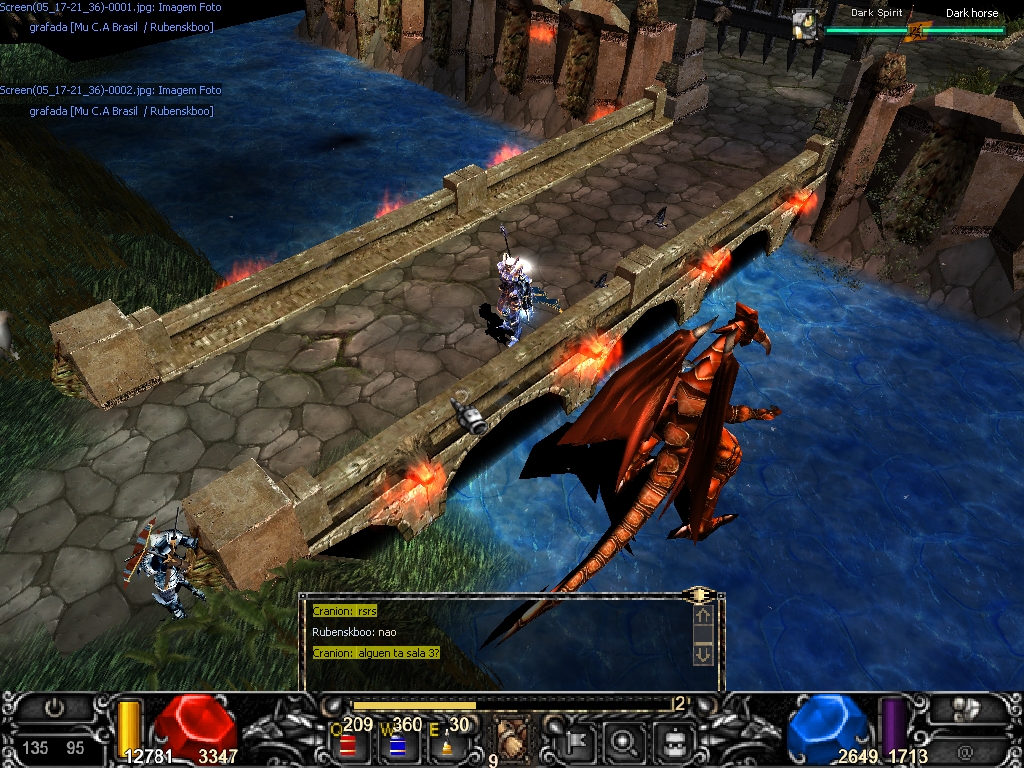Use the red potion in slot Q

[x=348, y=744]
